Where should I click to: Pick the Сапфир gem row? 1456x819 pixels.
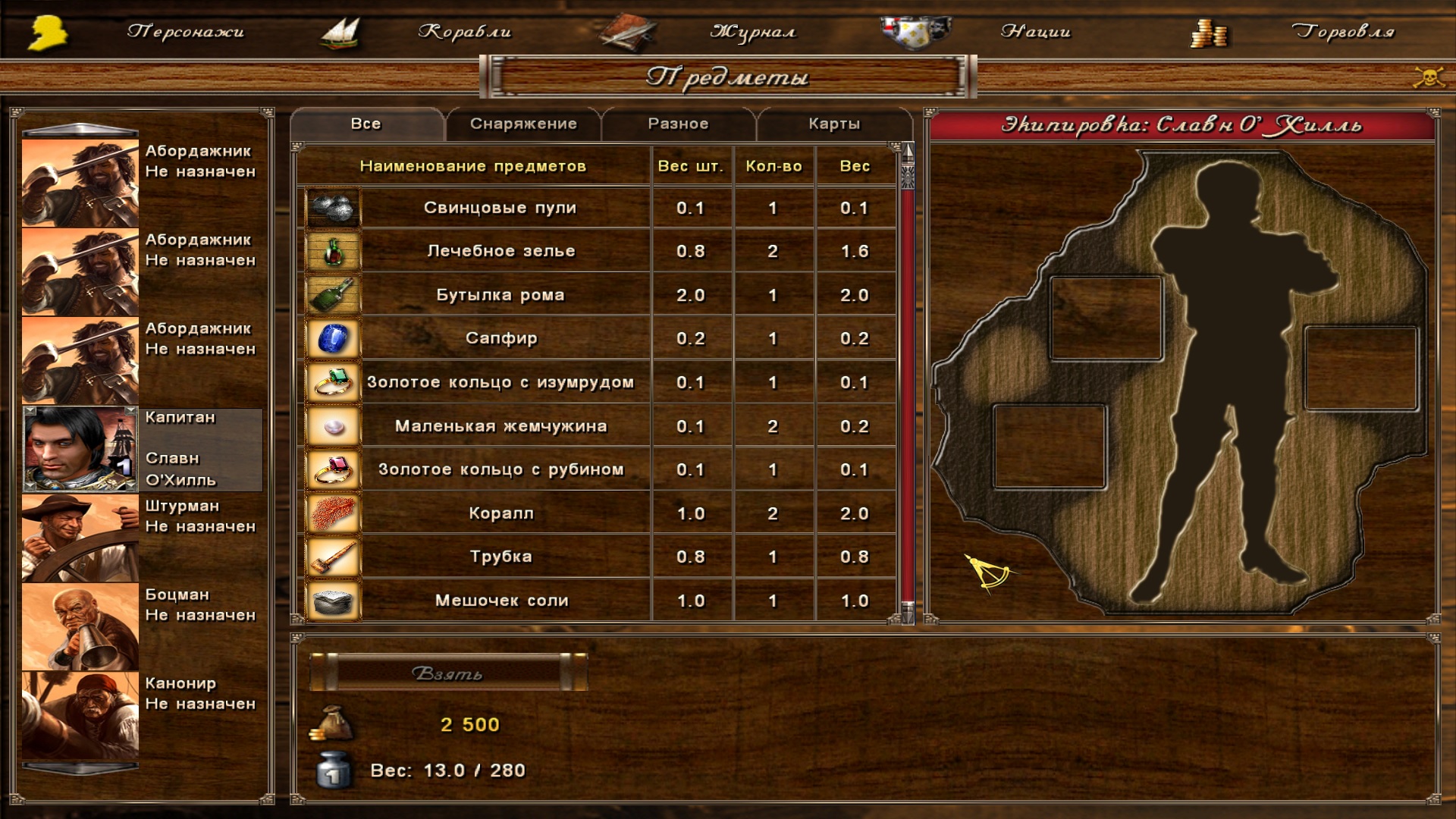coord(500,338)
